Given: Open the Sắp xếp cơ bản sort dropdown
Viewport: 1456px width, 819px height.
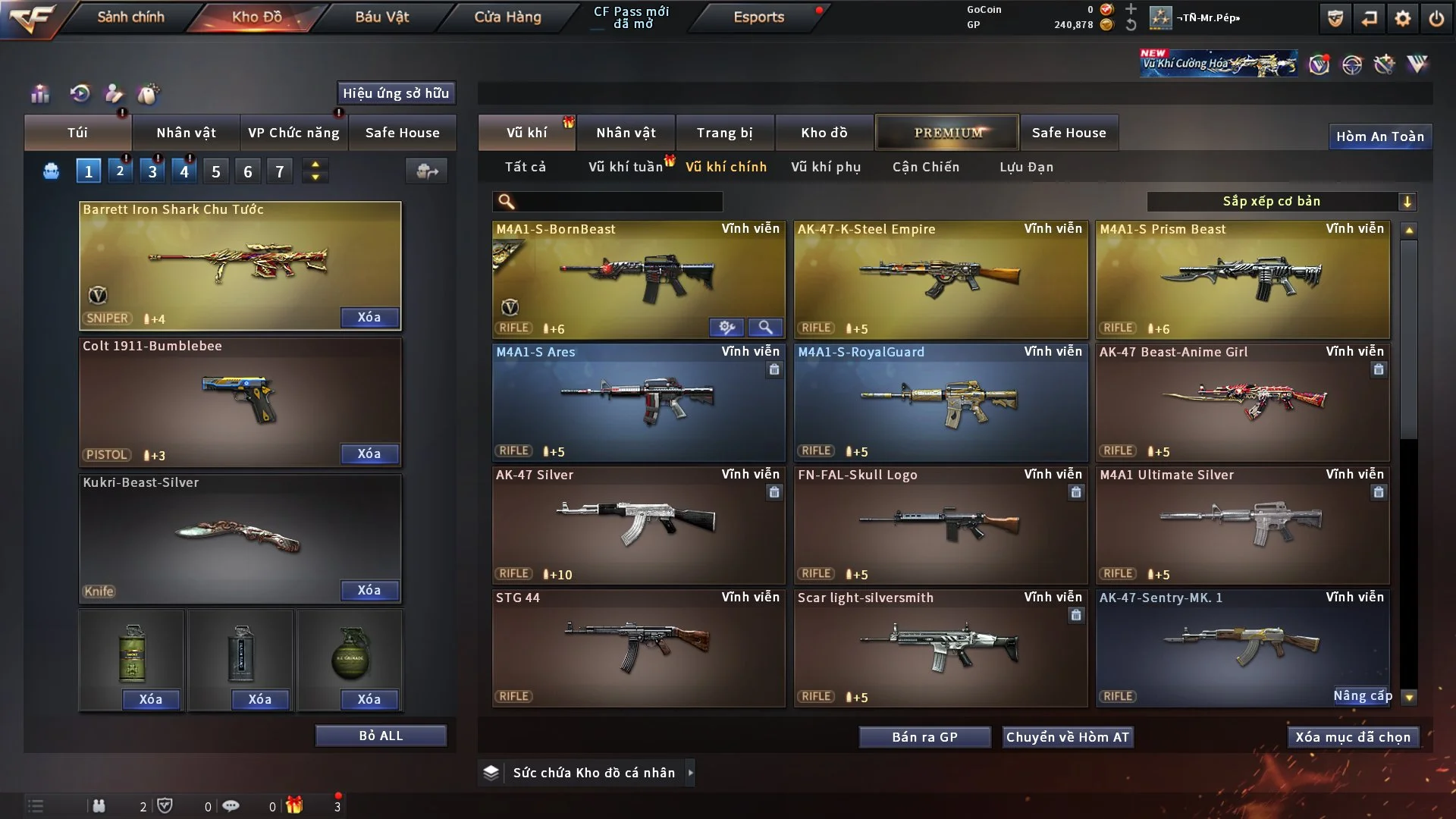Looking at the screenshot, I should [x=1281, y=201].
